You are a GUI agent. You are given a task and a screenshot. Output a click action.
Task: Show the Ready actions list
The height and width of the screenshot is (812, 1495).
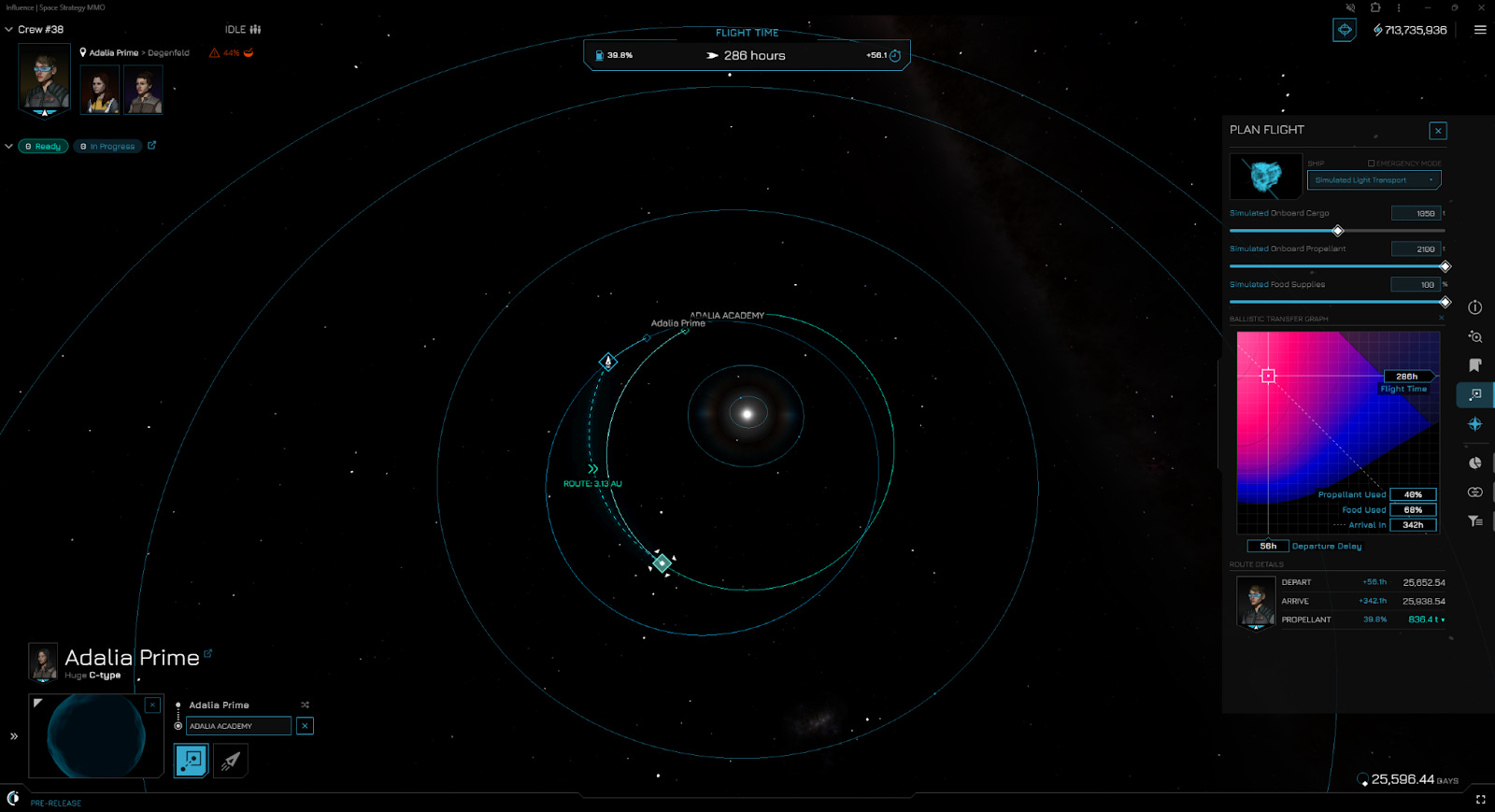[x=43, y=147]
